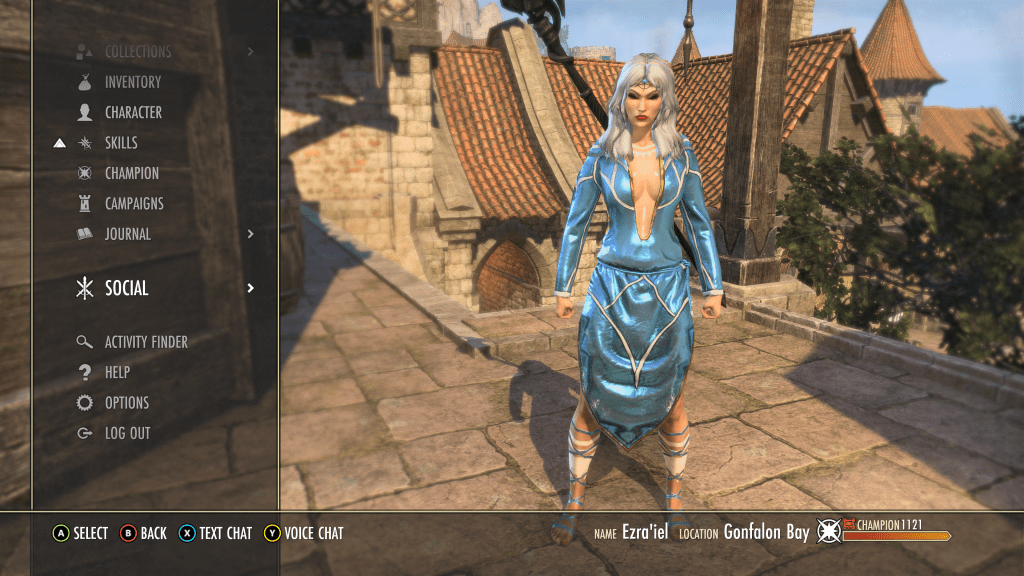Open the Collections menu entry

138,52
